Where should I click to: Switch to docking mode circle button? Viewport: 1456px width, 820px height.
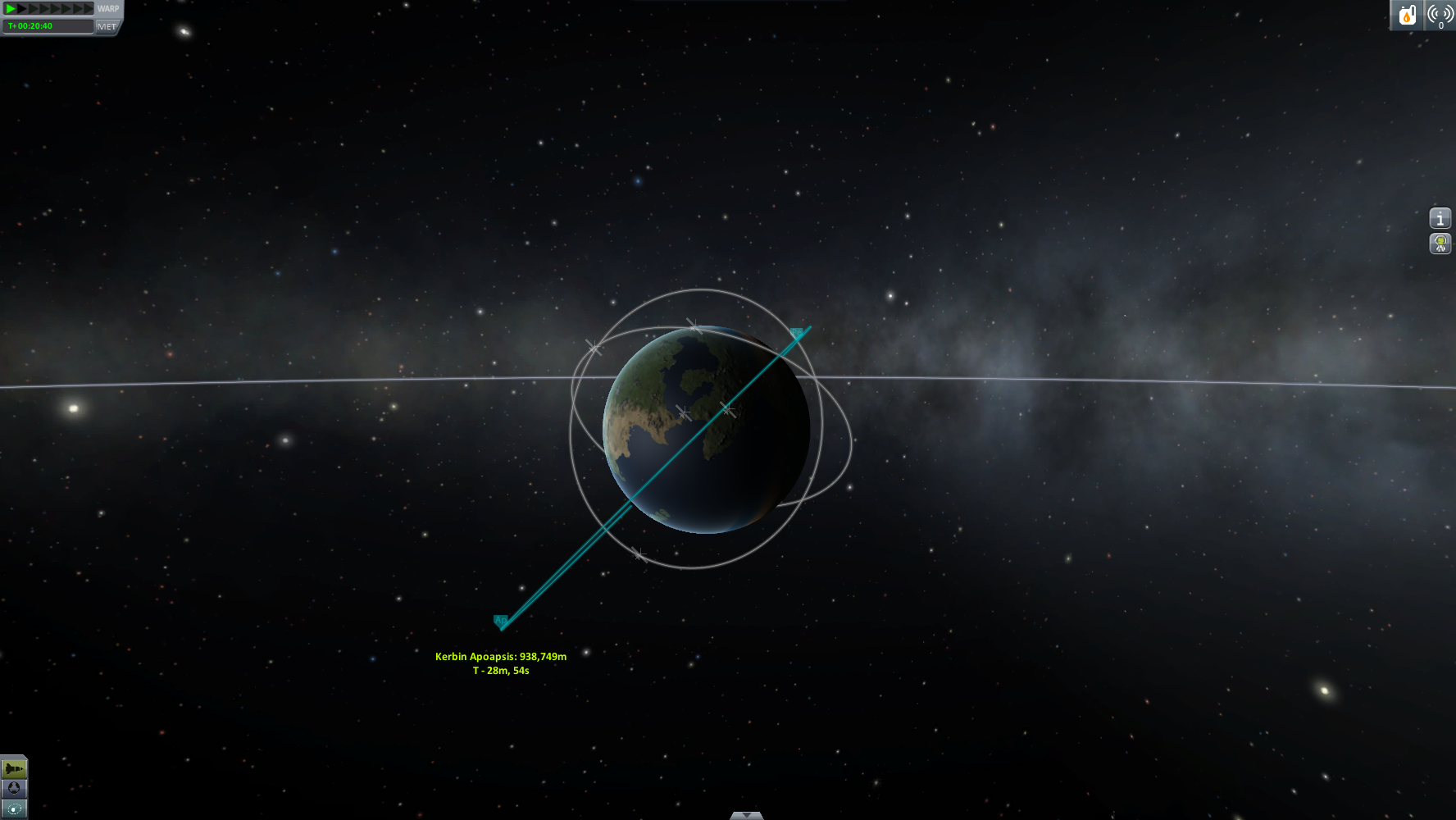pyautogui.click(x=14, y=788)
